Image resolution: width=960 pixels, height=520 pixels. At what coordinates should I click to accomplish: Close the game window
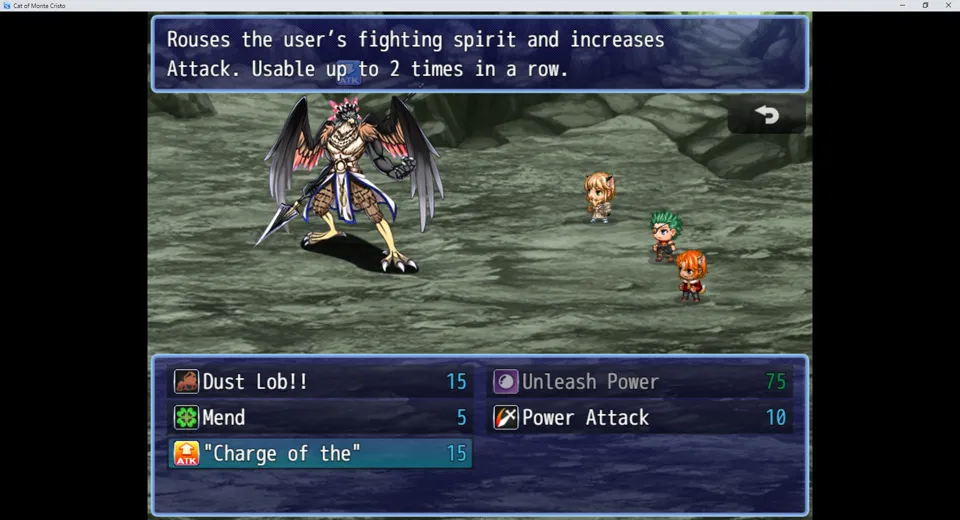pyautogui.click(x=948, y=5)
